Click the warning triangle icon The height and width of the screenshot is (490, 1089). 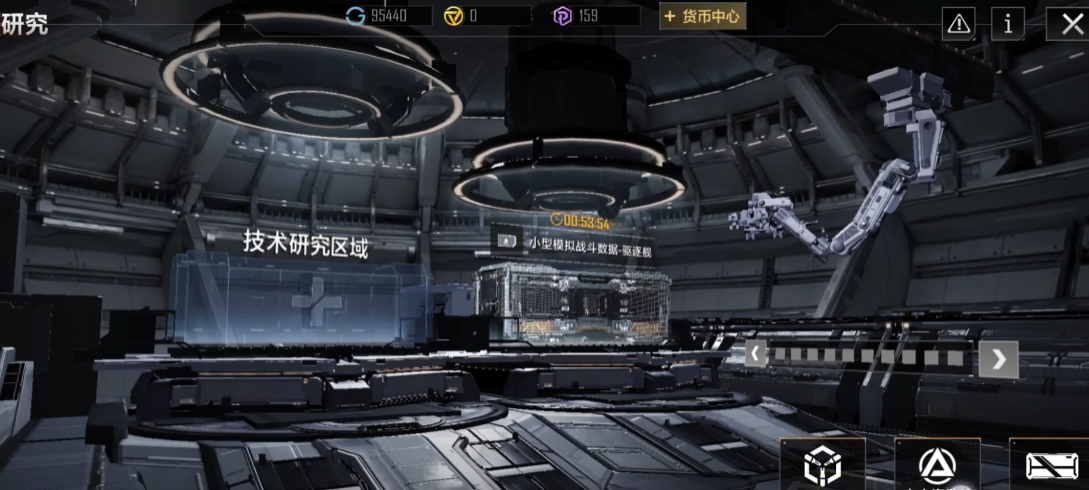pyautogui.click(x=959, y=22)
